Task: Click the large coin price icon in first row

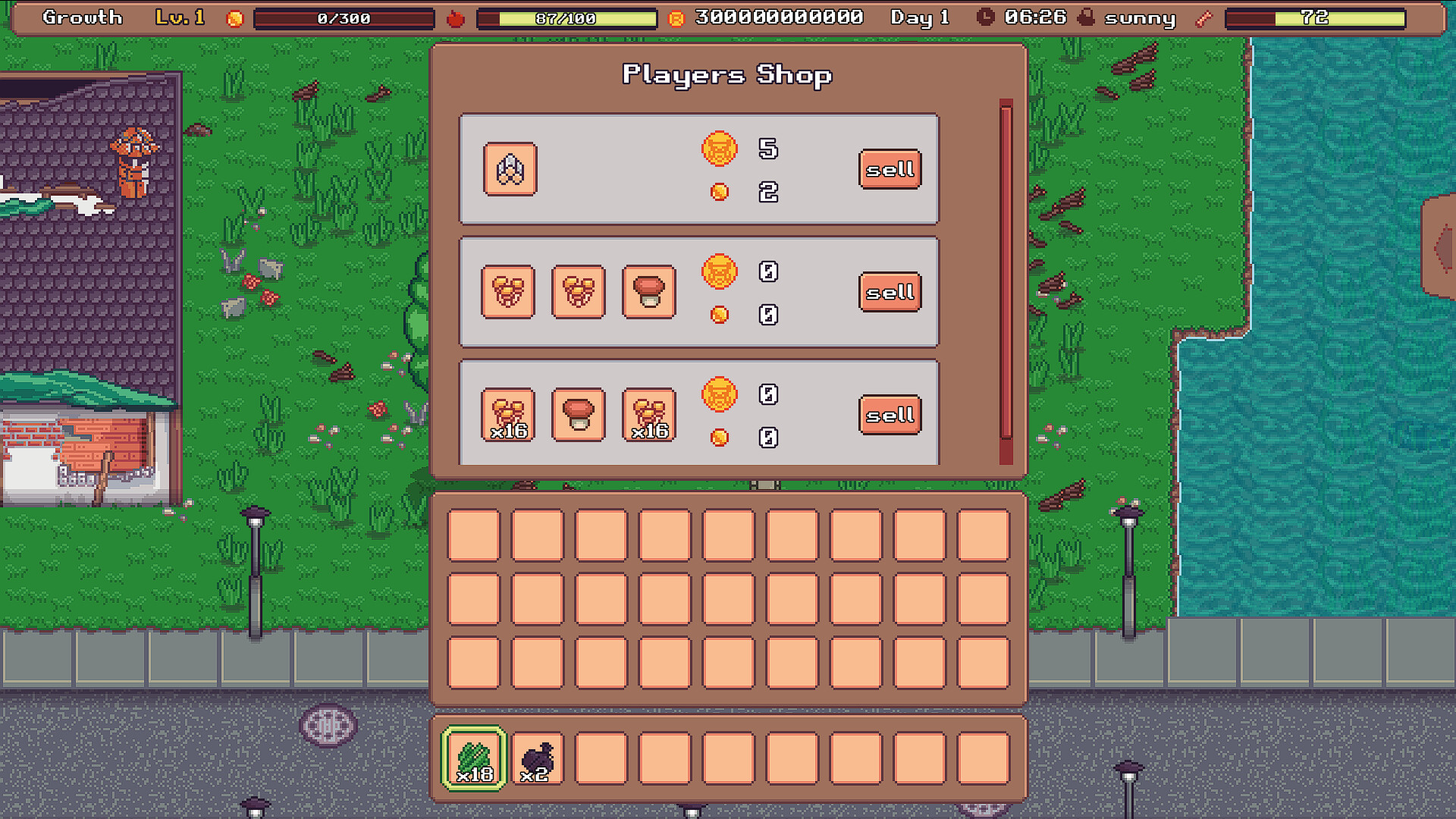Action: [x=719, y=149]
